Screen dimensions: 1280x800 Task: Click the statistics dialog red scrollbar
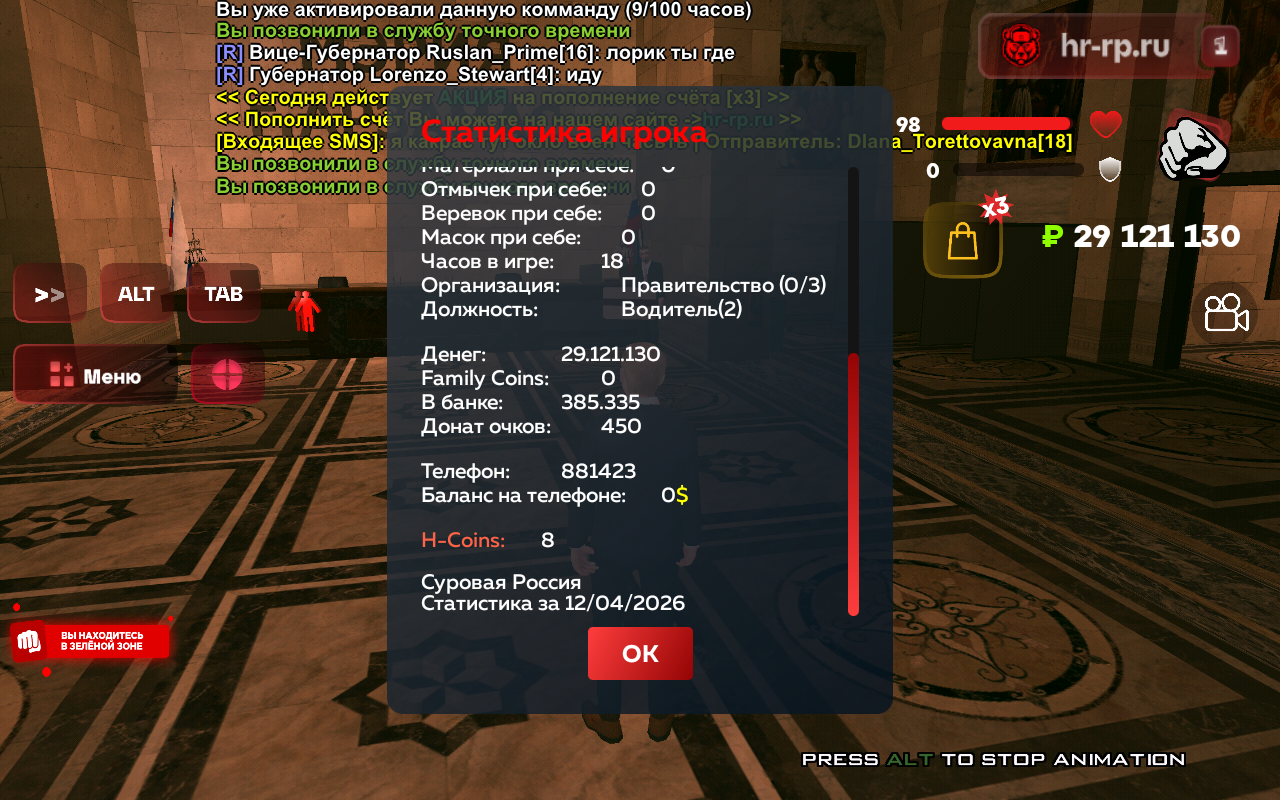(x=853, y=483)
